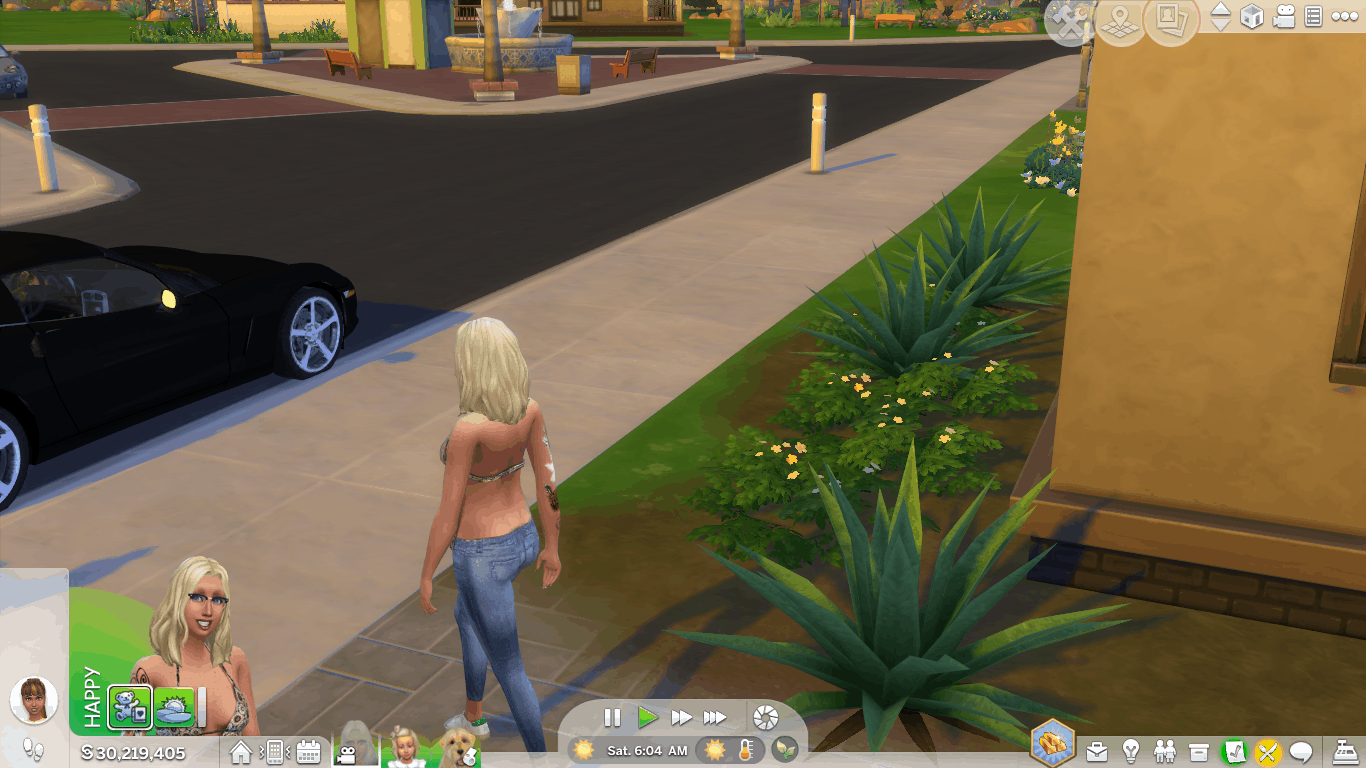Set game speed to normal play
Viewport: 1366px width, 768px height.
point(648,717)
